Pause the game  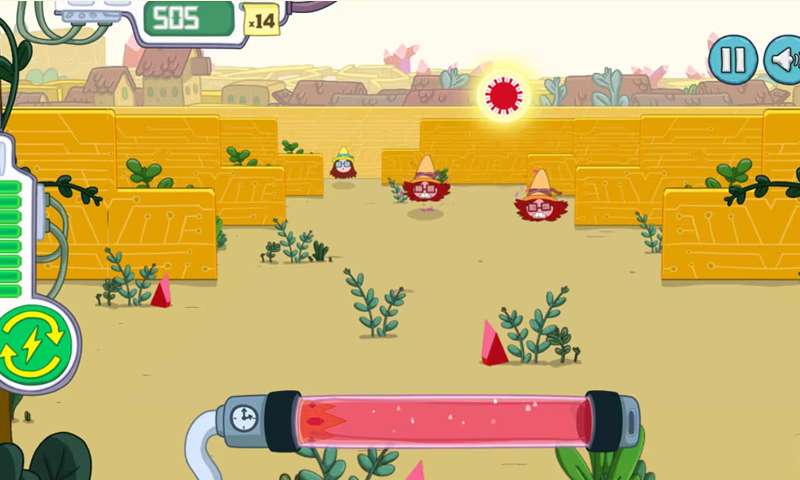733,60
